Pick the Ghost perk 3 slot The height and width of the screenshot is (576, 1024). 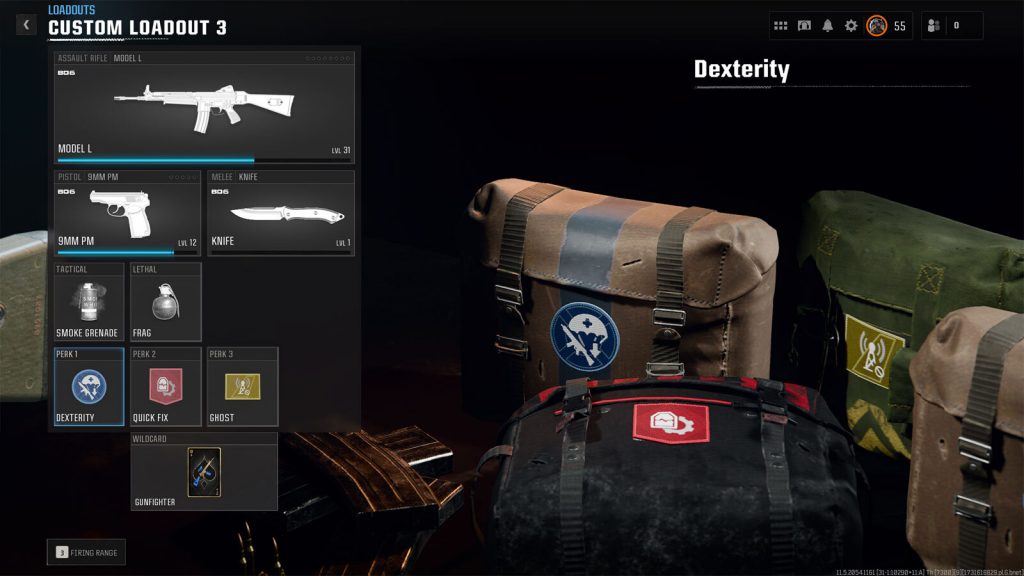click(x=243, y=387)
